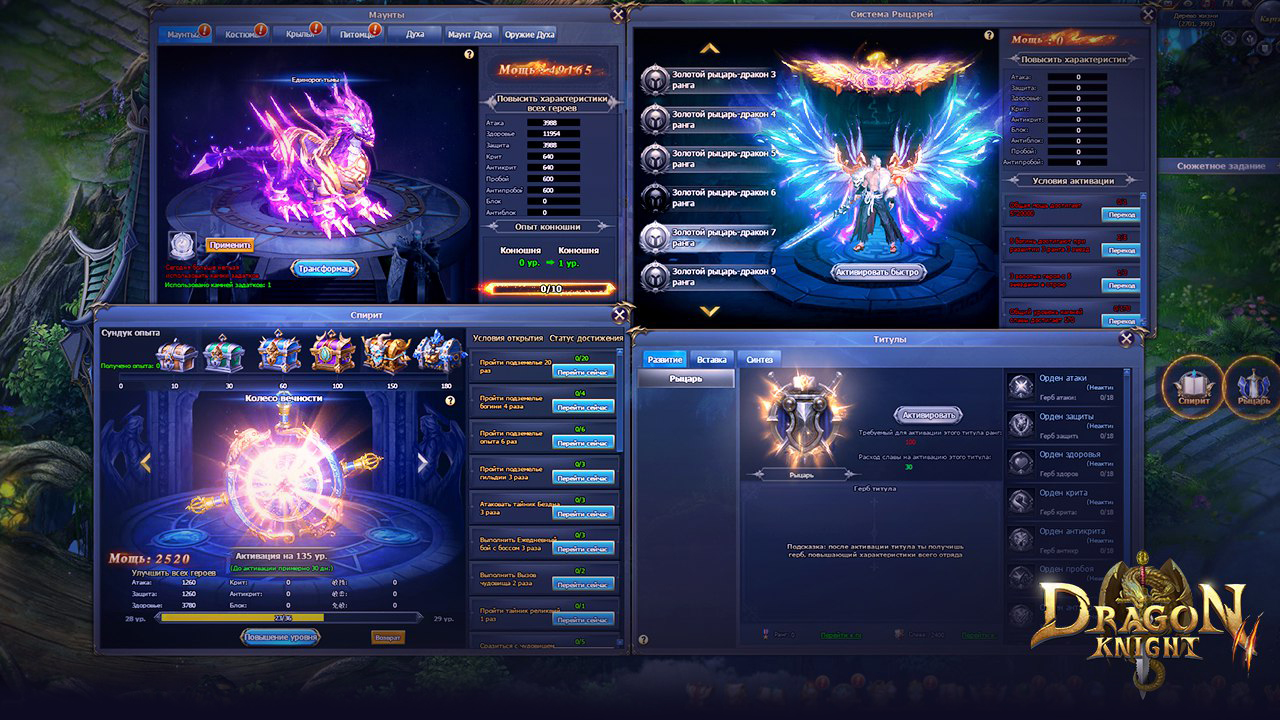Click the rank medal icon at bottom of Титулы
The height and width of the screenshot is (720, 1280).
[765, 634]
